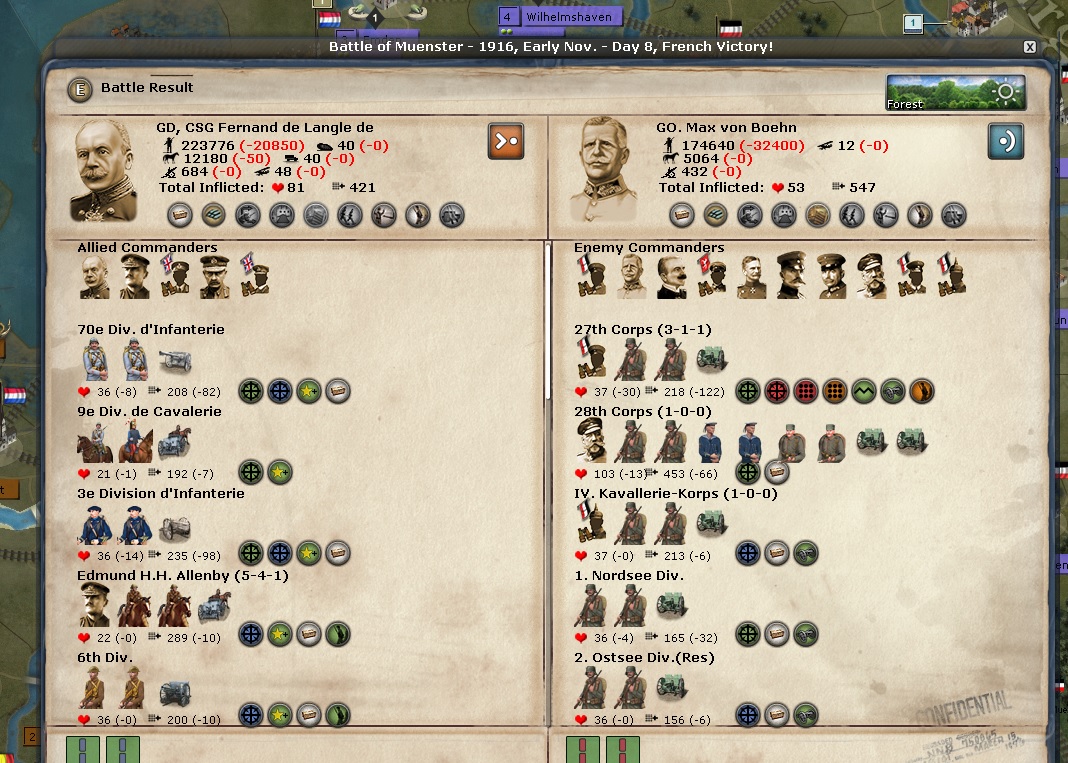
Task: Select Fernand de Langle's portrait
Action: (105, 170)
